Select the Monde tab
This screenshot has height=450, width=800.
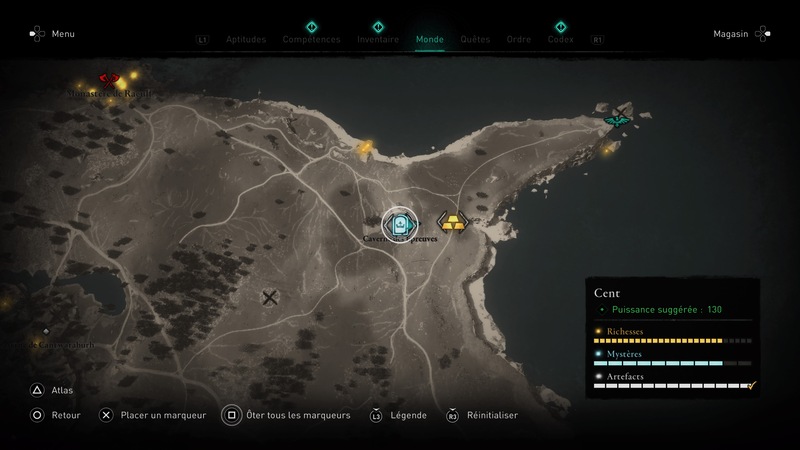pos(429,40)
